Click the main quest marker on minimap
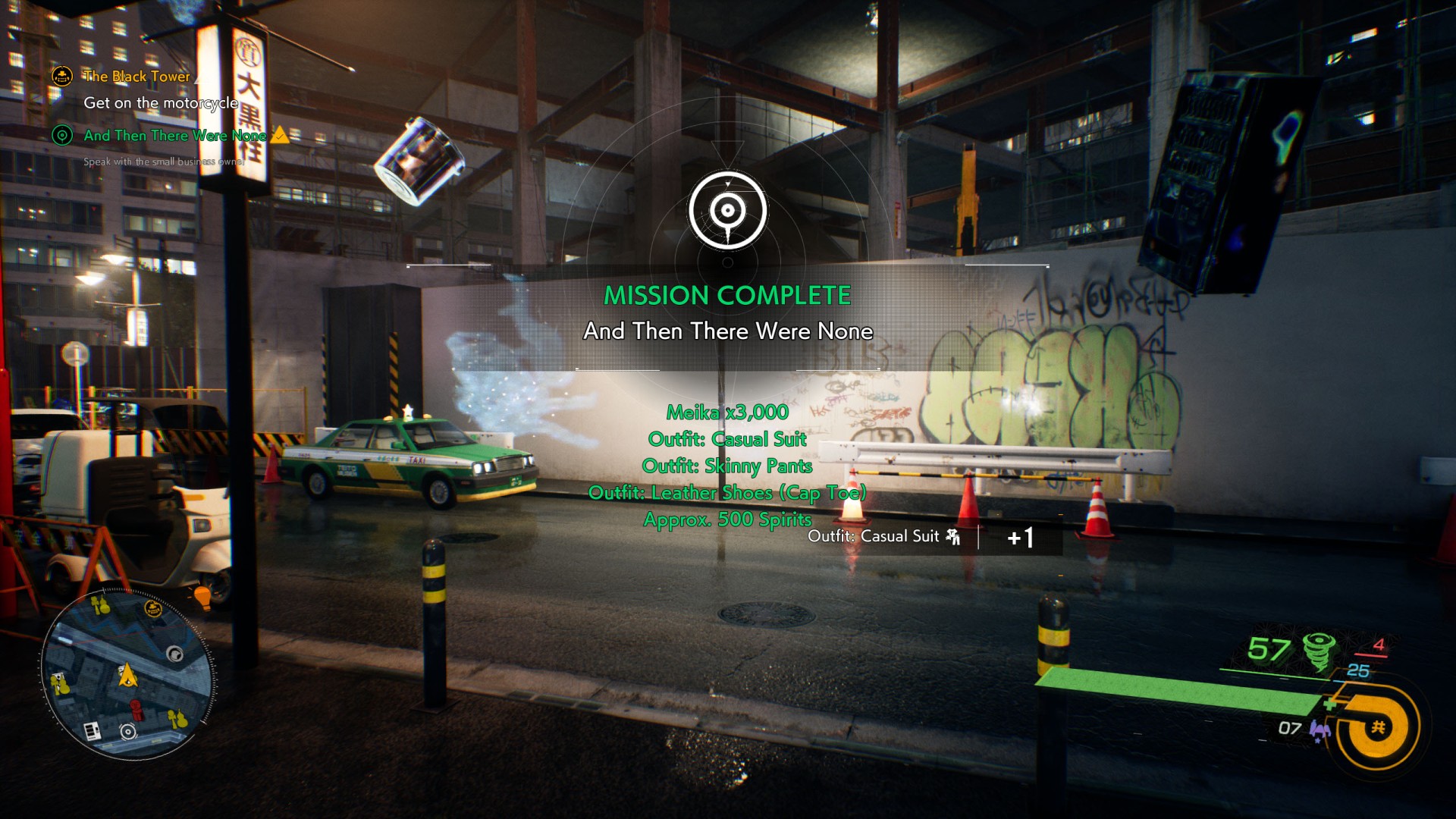The image size is (1456, 819). (x=153, y=608)
